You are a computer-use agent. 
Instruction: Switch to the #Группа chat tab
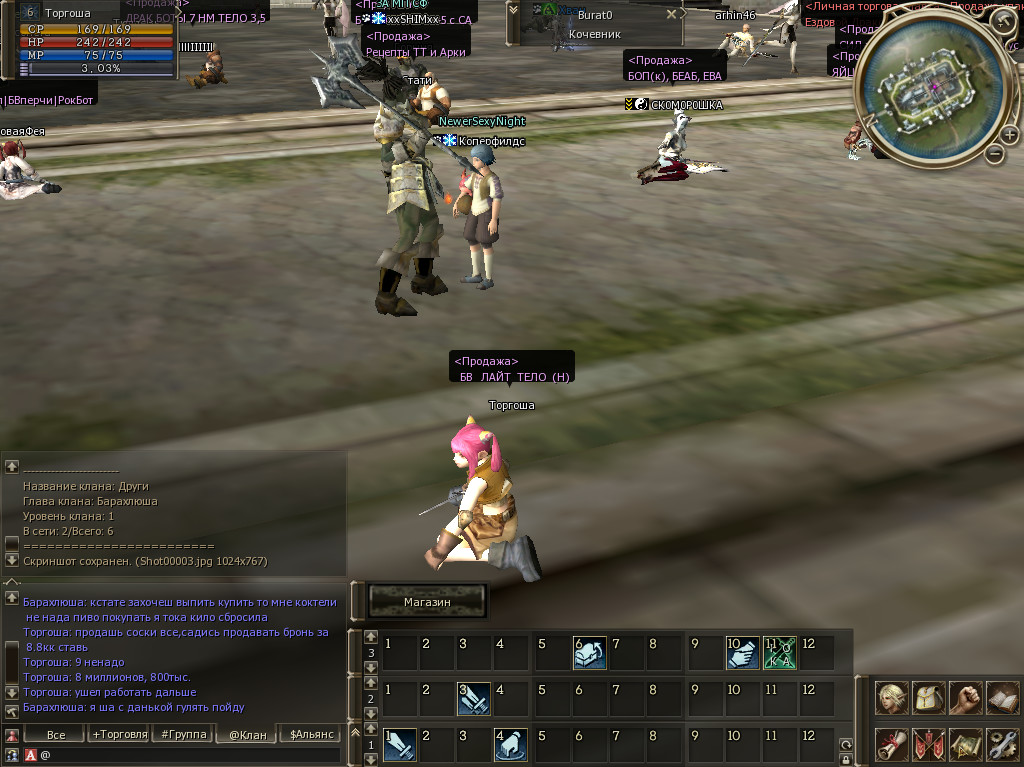click(182, 735)
